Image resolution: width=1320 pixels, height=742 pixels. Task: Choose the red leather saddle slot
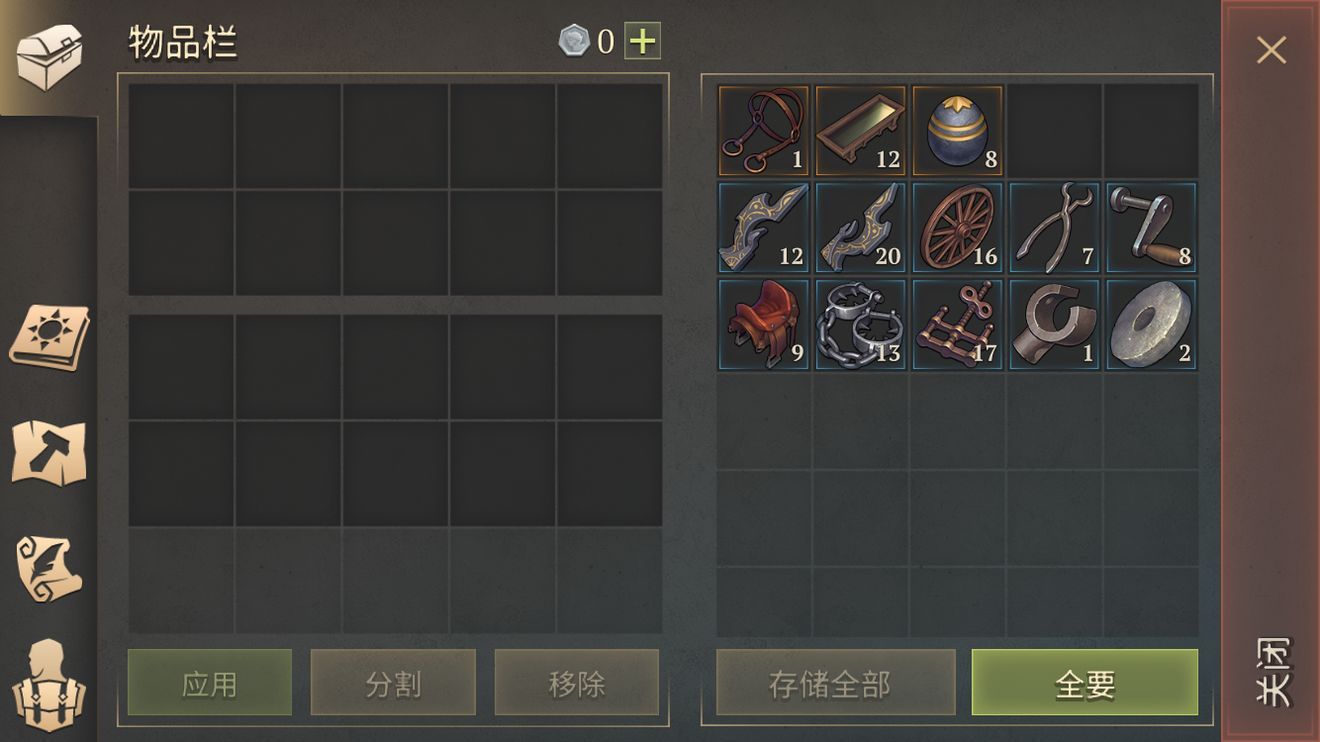[763, 324]
